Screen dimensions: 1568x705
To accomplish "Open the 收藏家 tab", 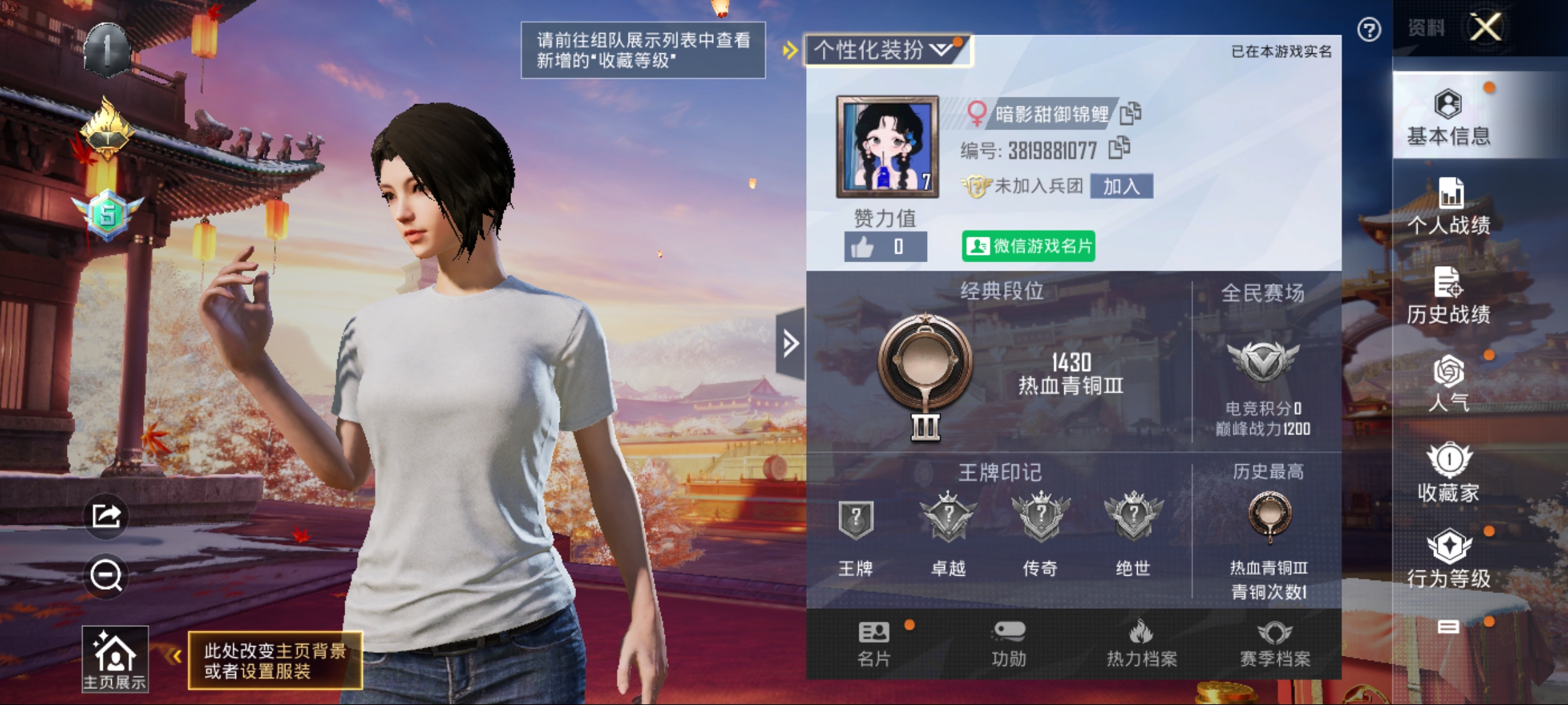I will click(1448, 473).
